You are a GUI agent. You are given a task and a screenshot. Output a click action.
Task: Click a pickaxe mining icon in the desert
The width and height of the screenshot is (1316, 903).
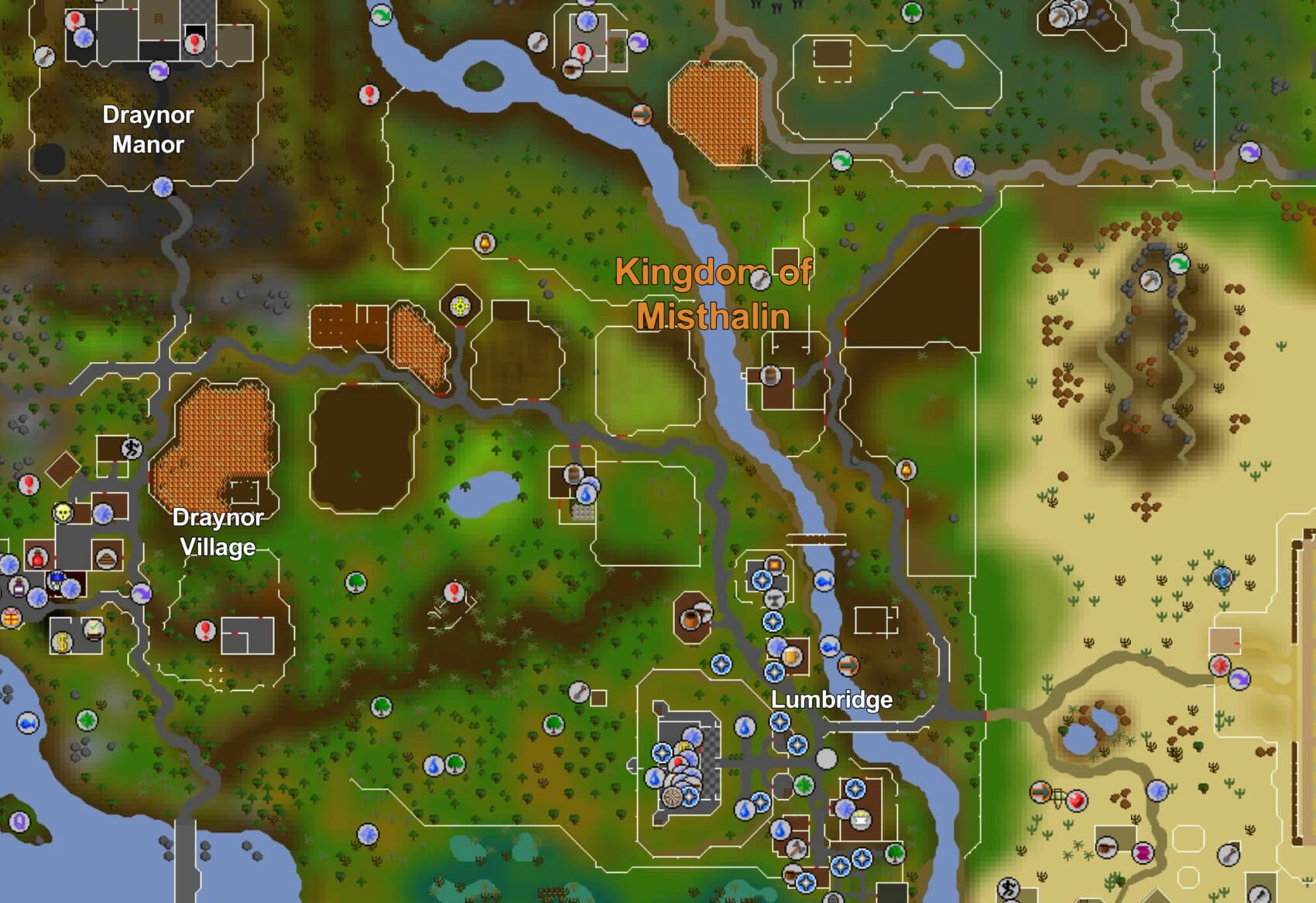pyautogui.click(x=1150, y=280)
